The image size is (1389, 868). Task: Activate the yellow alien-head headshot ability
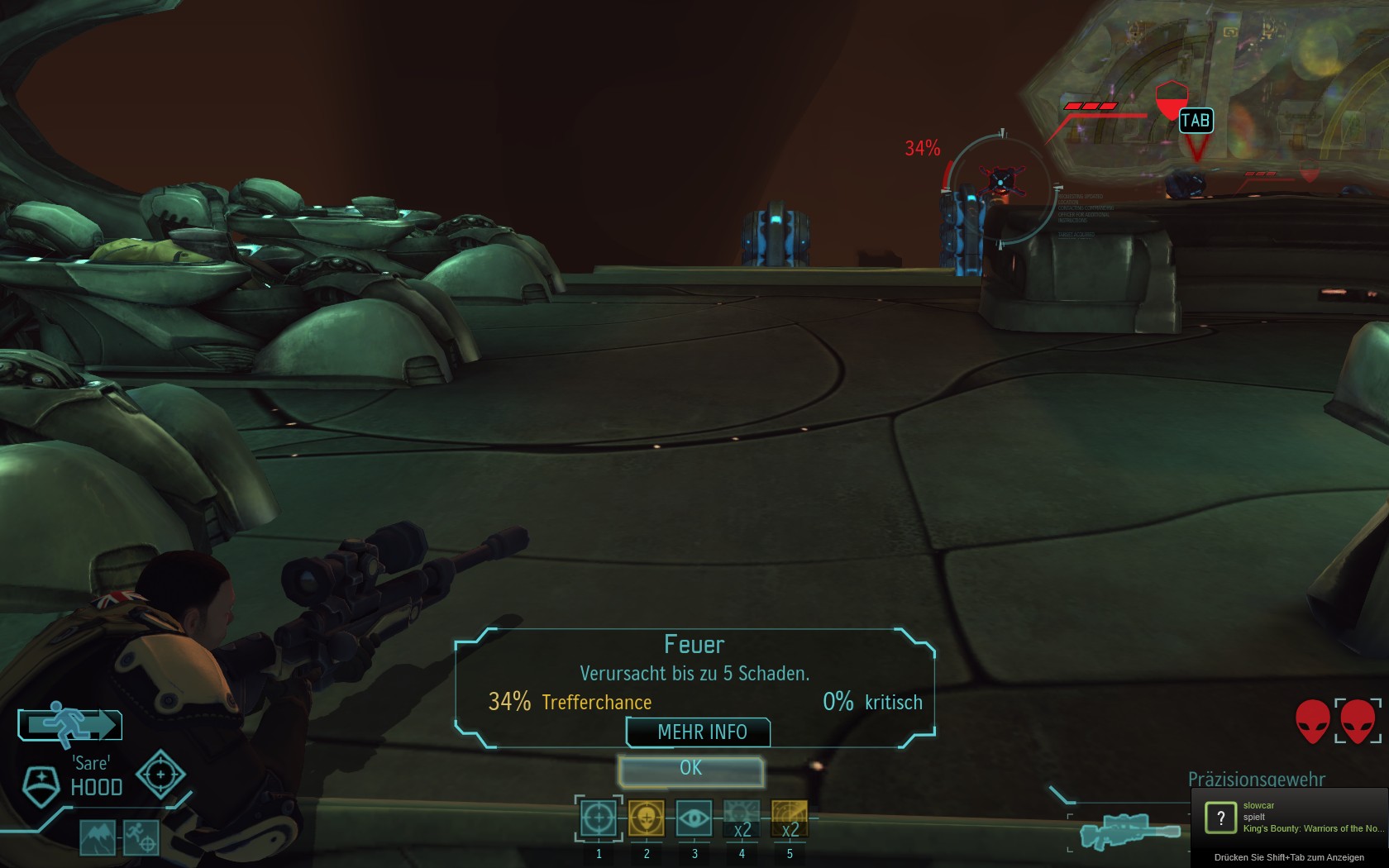pyautogui.click(x=647, y=818)
